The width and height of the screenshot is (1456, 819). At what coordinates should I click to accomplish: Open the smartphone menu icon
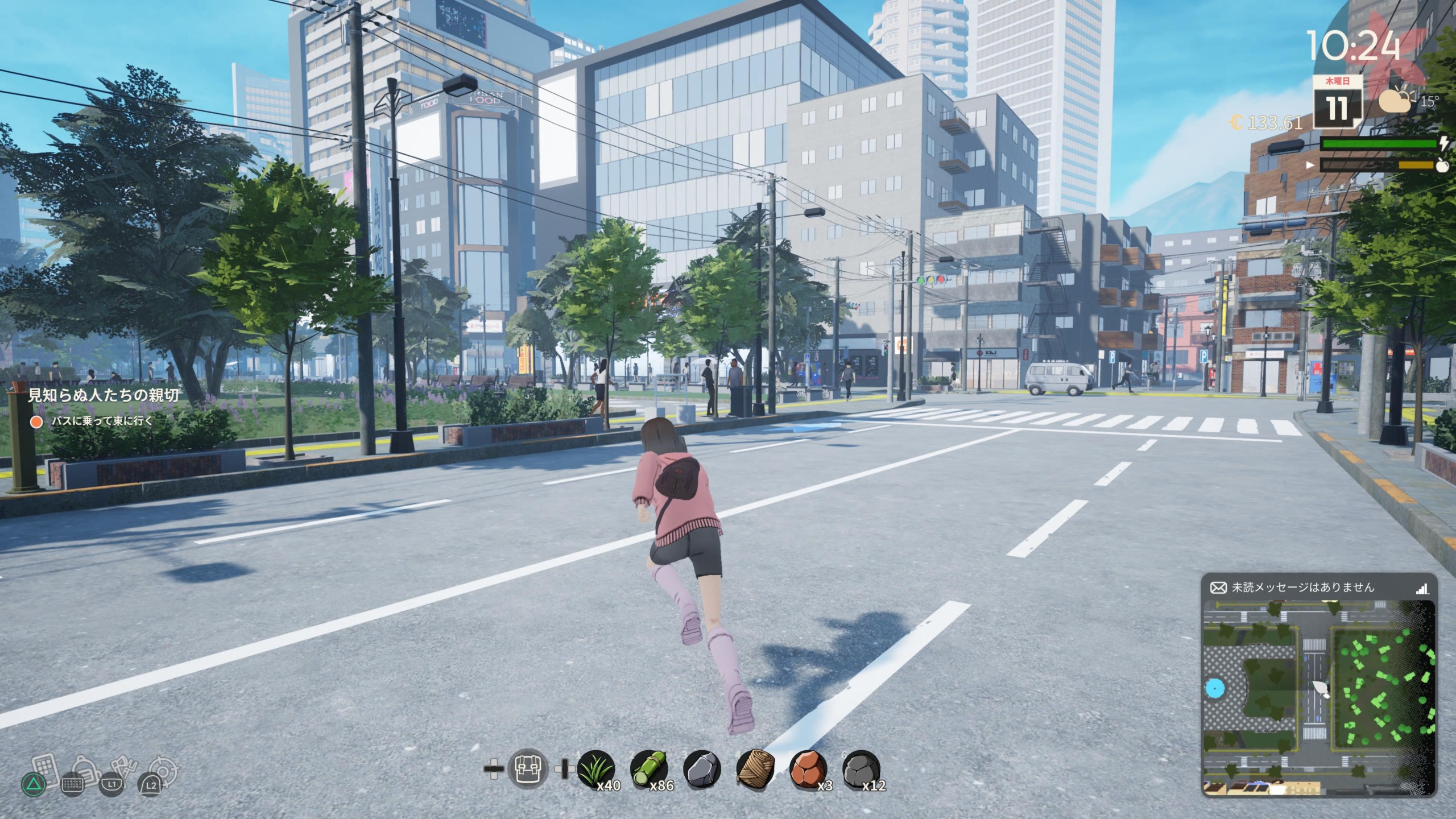pos(47,769)
